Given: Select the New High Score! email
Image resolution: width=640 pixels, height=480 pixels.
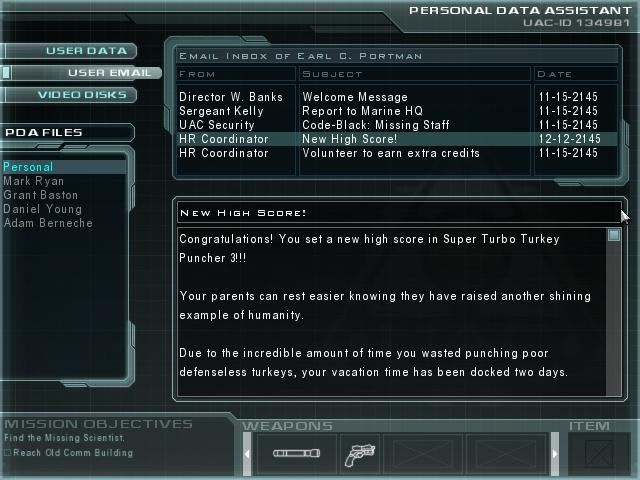Looking at the screenshot, I should pyautogui.click(x=349, y=139).
